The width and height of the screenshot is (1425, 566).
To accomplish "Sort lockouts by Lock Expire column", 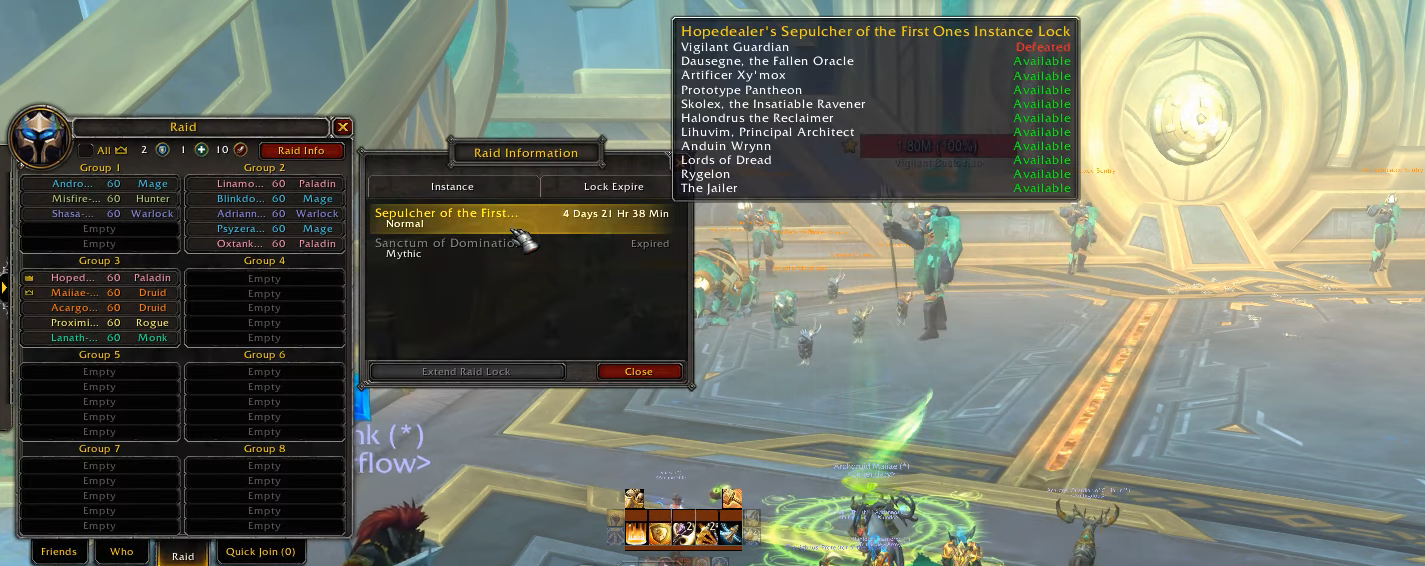I will [613, 187].
